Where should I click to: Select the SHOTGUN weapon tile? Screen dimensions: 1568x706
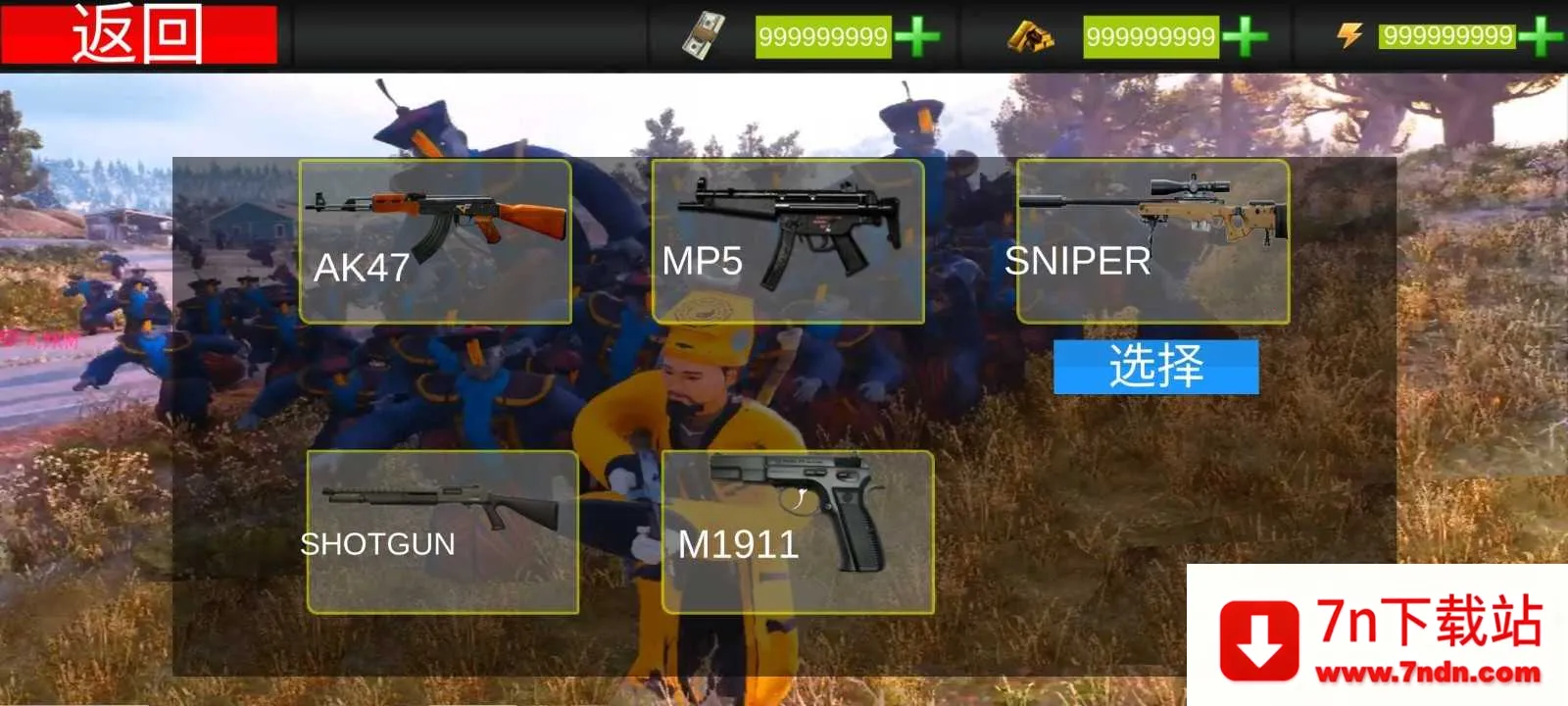point(442,532)
